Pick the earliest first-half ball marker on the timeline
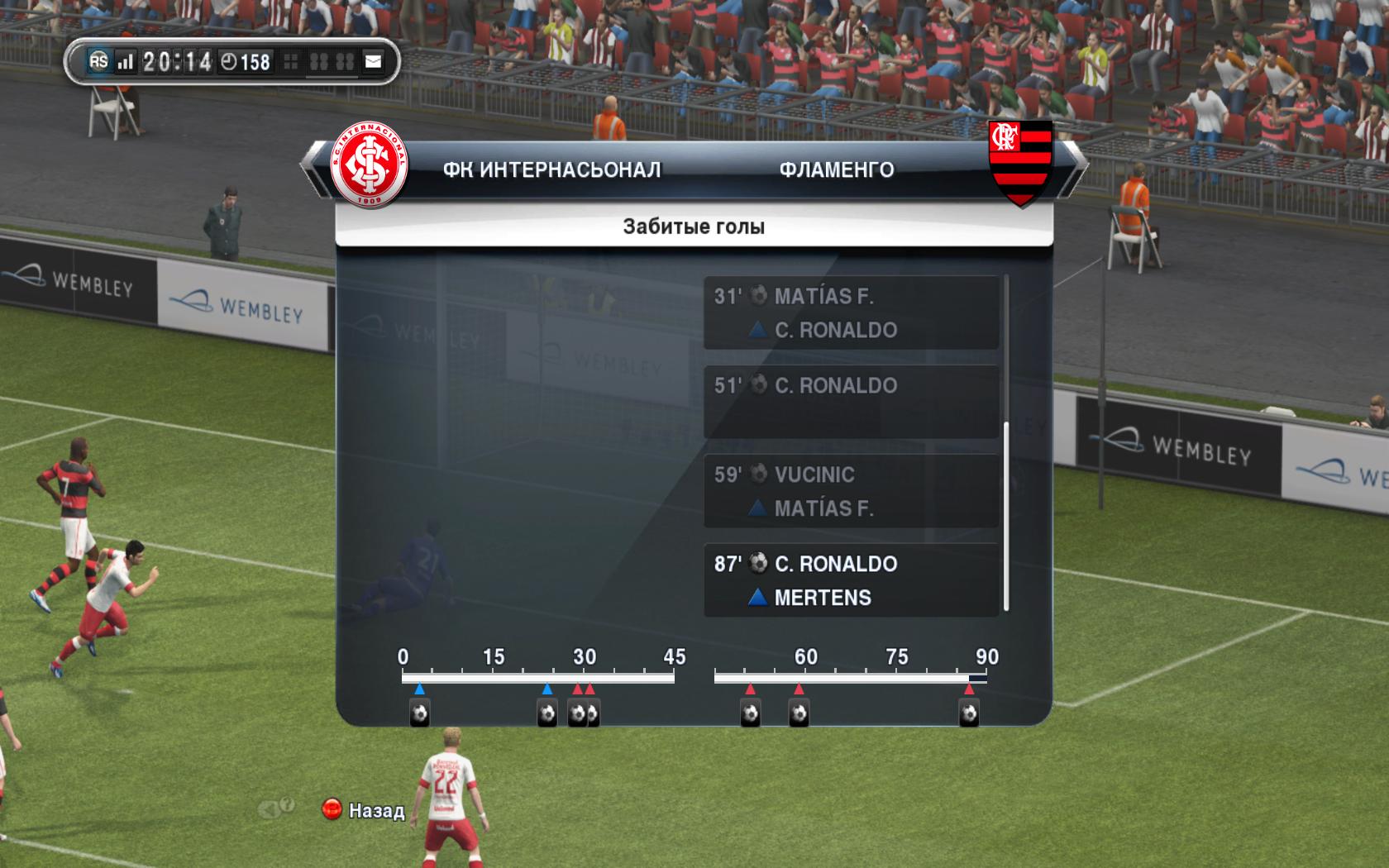 (419, 713)
